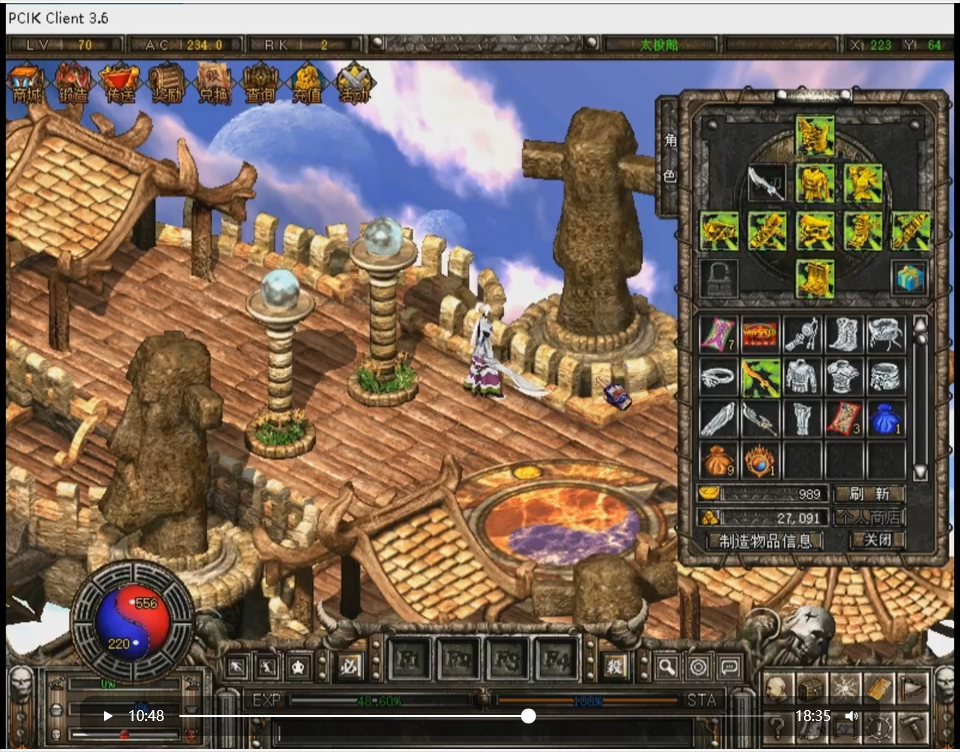Screen dimensions: 960x752
Task: Select the blue pouch in inventory
Action: (885, 418)
